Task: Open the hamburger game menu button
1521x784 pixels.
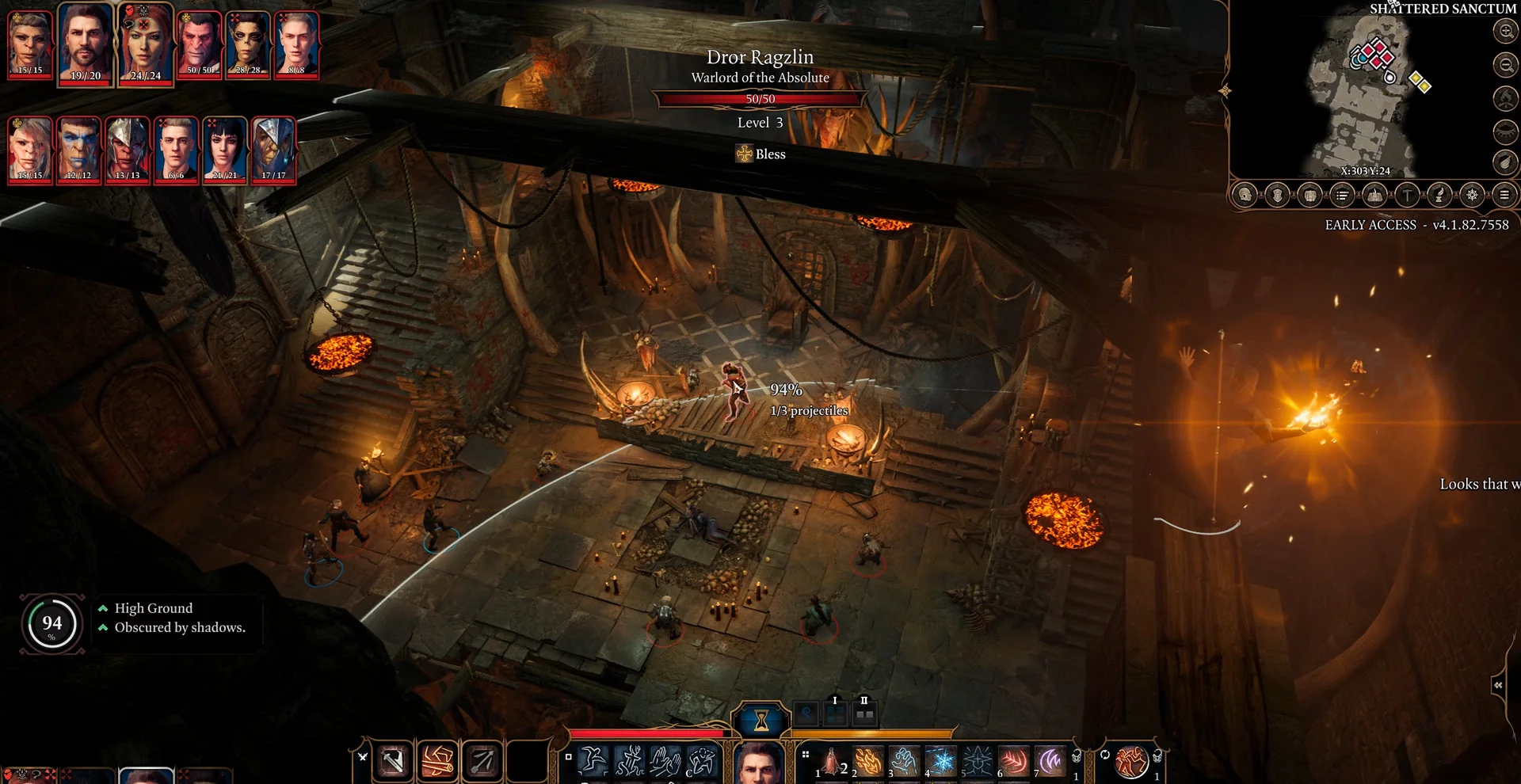Action: (1504, 195)
